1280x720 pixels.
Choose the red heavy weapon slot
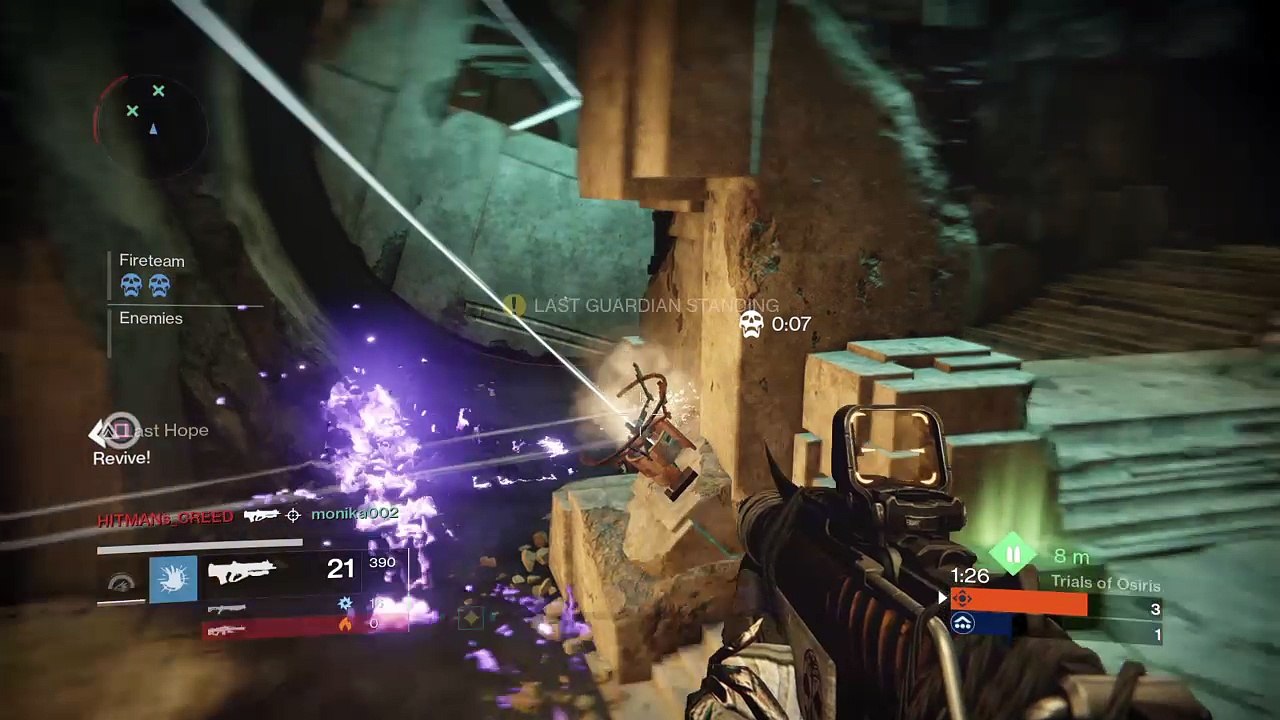(x=228, y=629)
